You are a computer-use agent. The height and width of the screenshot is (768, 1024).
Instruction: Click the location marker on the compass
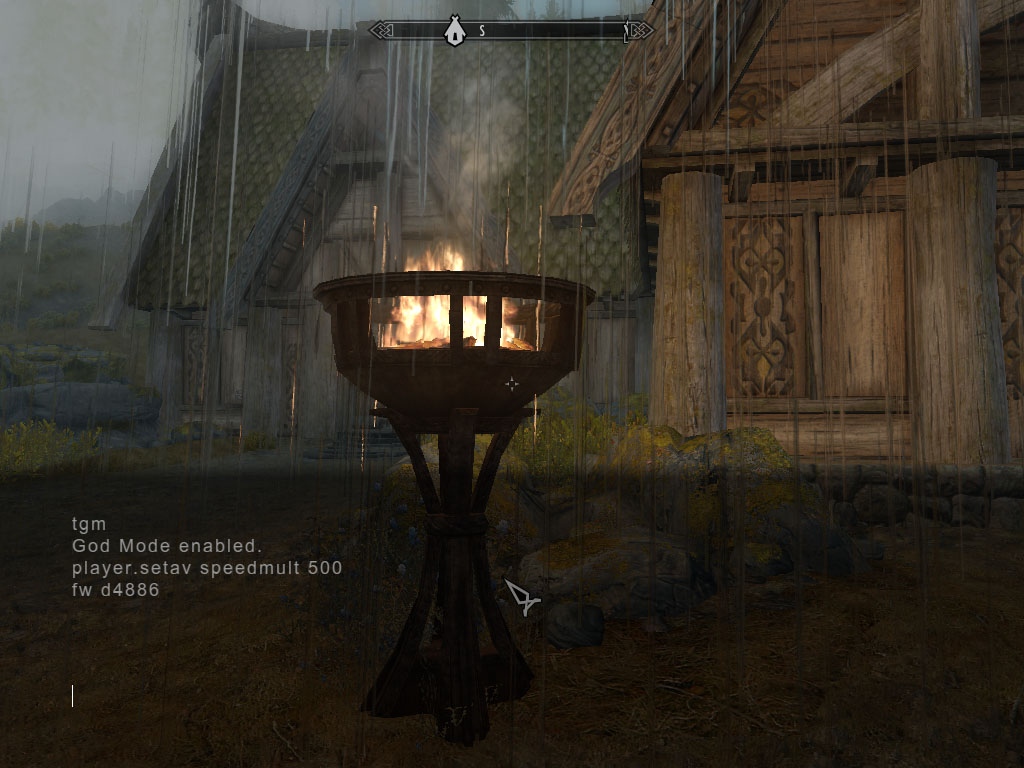(x=454, y=32)
